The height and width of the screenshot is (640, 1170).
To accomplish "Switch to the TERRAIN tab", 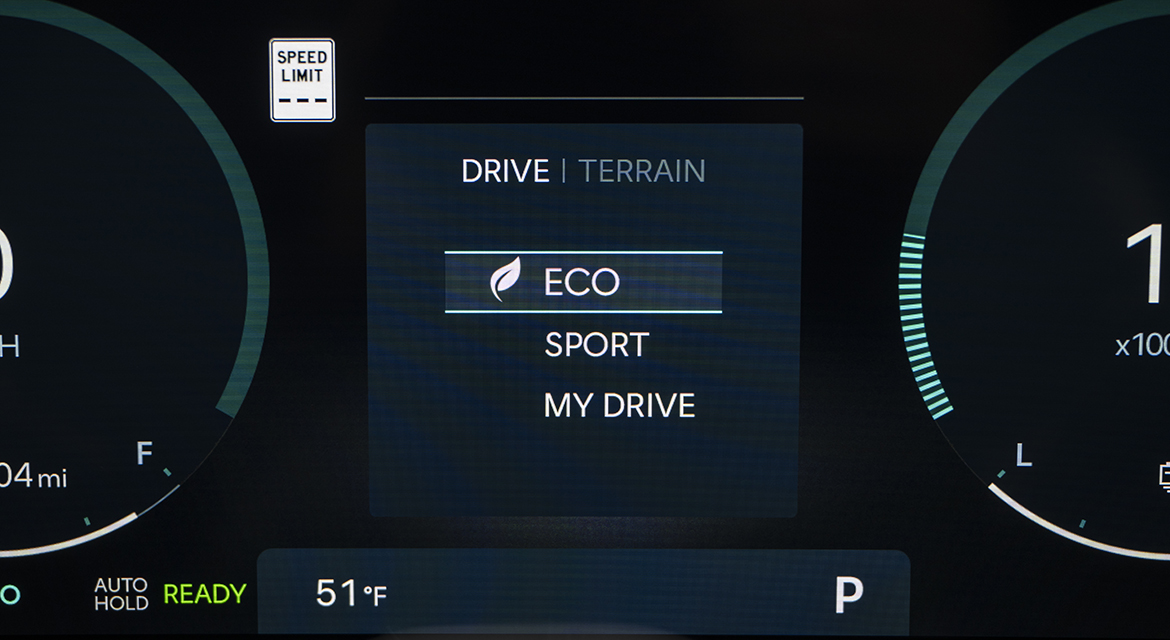I will (x=642, y=171).
